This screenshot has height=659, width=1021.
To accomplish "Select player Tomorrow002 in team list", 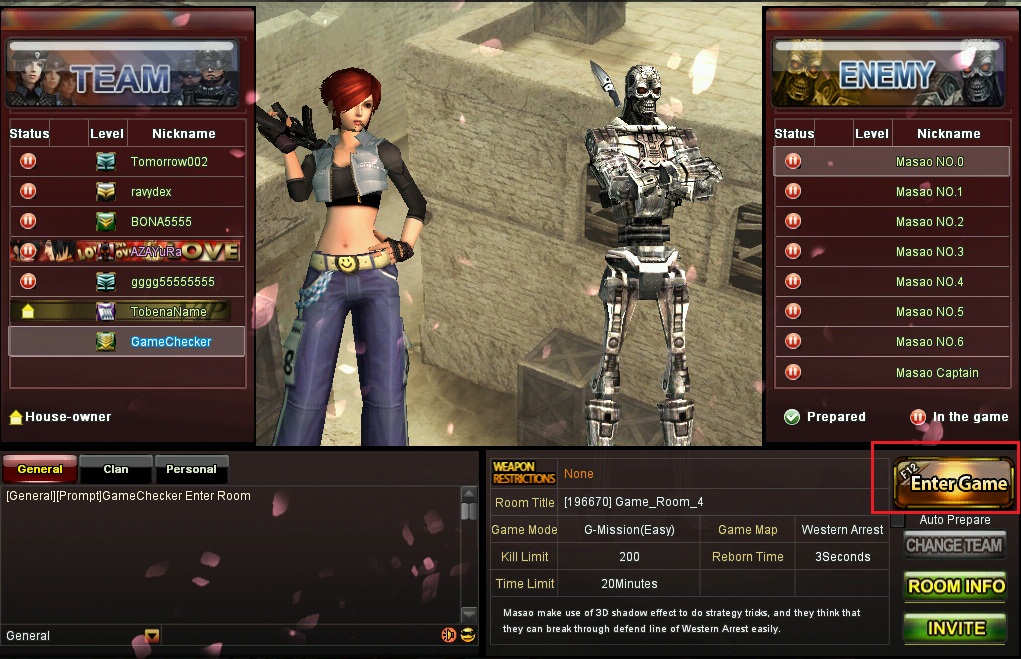I will click(168, 162).
